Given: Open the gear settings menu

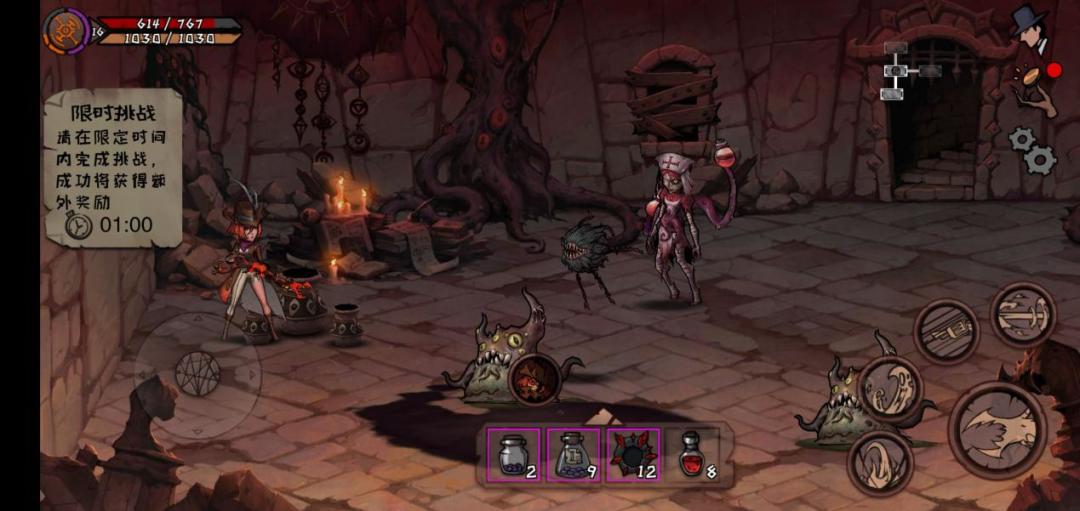Looking at the screenshot, I should pyautogui.click(x=1033, y=151).
